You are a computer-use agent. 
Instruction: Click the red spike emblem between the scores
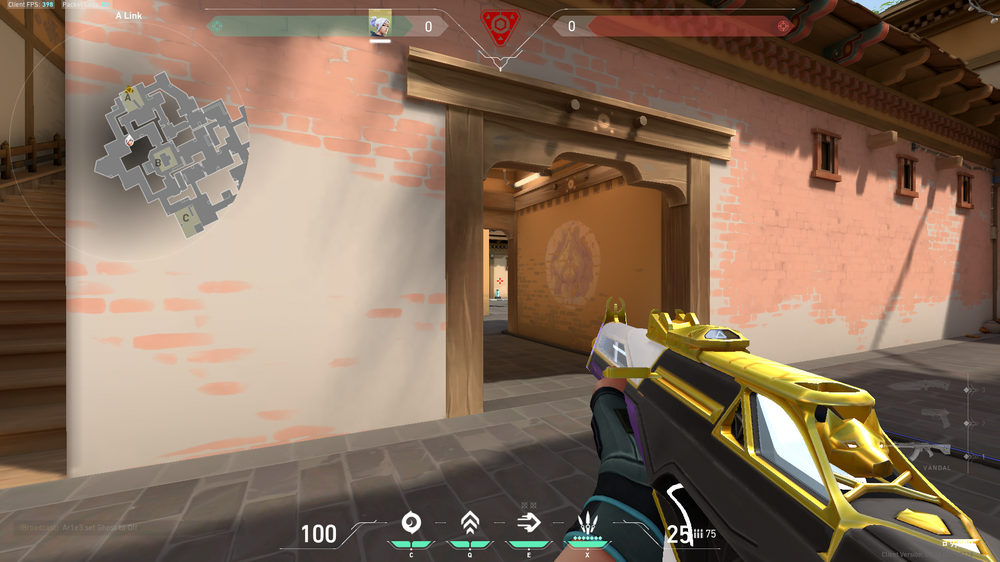499,26
